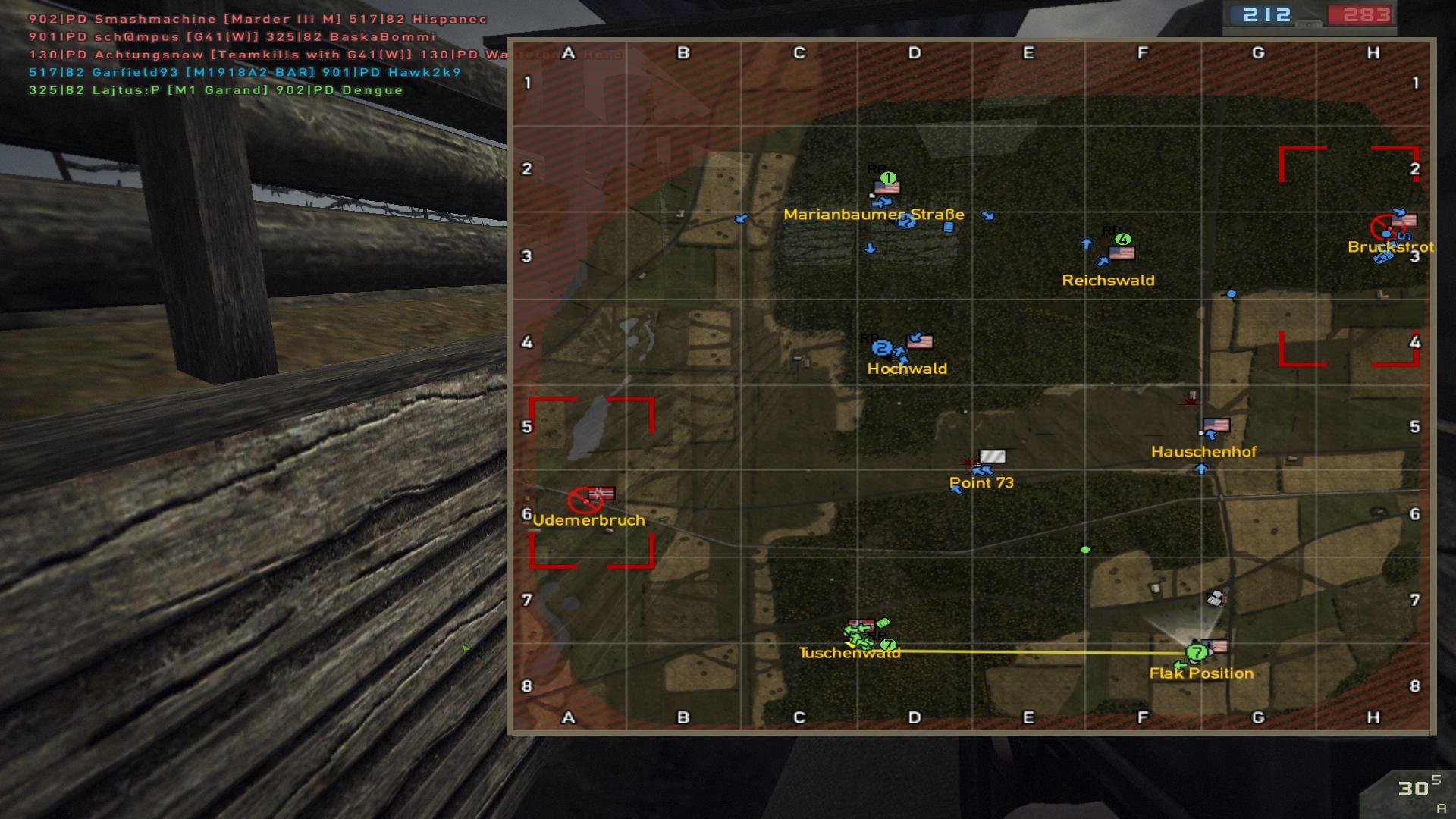Select the squad 4 marker at Reichswald
The width and height of the screenshot is (1456, 819).
pos(1123,239)
